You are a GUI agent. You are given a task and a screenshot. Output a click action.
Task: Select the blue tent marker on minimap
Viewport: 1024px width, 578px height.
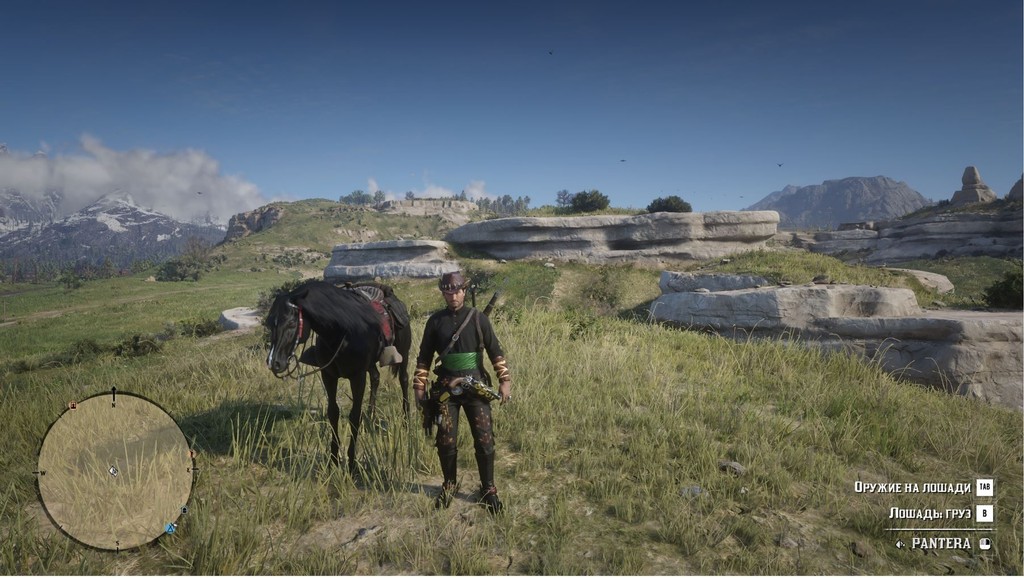pyautogui.click(x=171, y=528)
